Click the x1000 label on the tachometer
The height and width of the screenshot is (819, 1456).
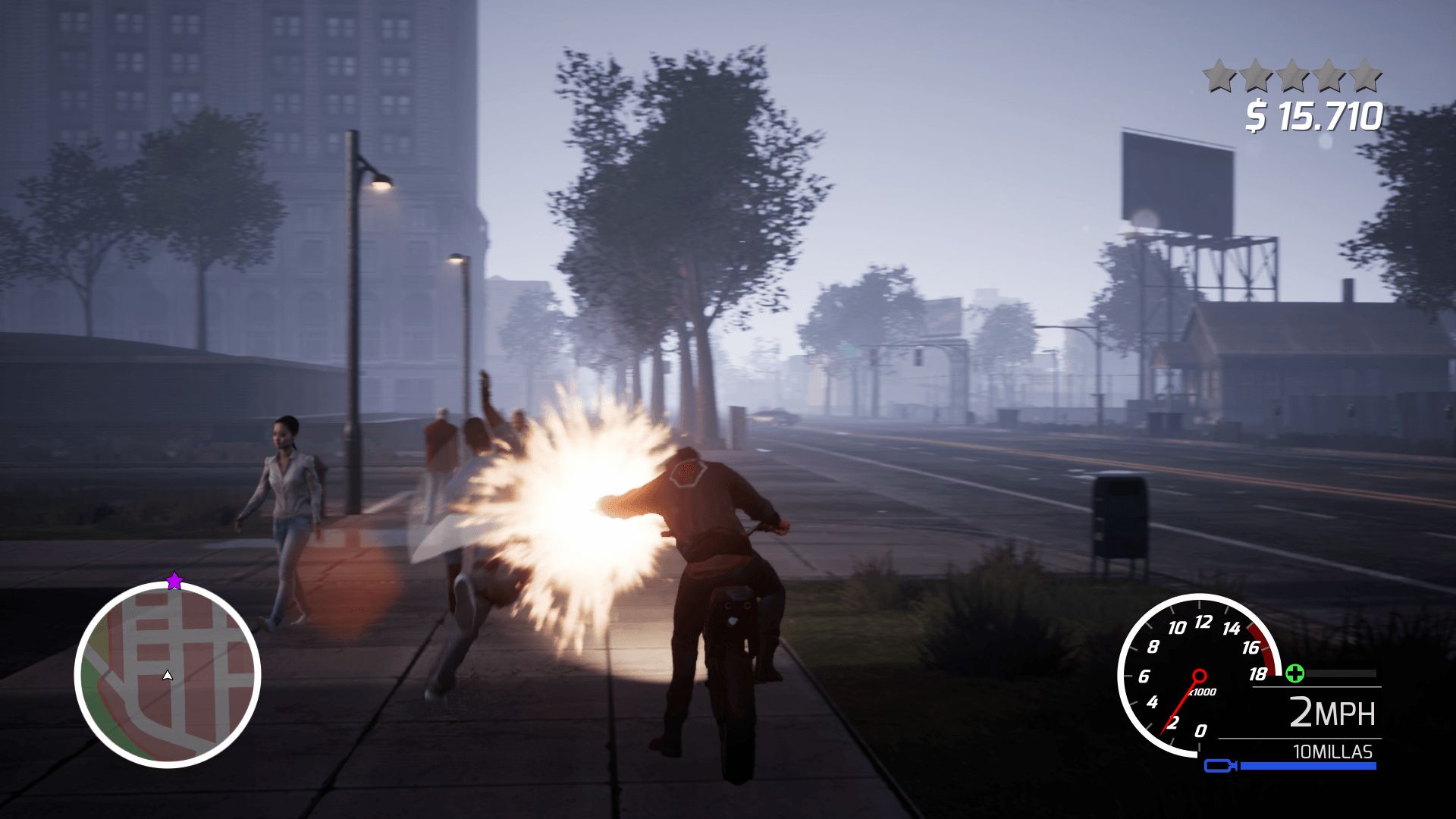coord(1202,692)
